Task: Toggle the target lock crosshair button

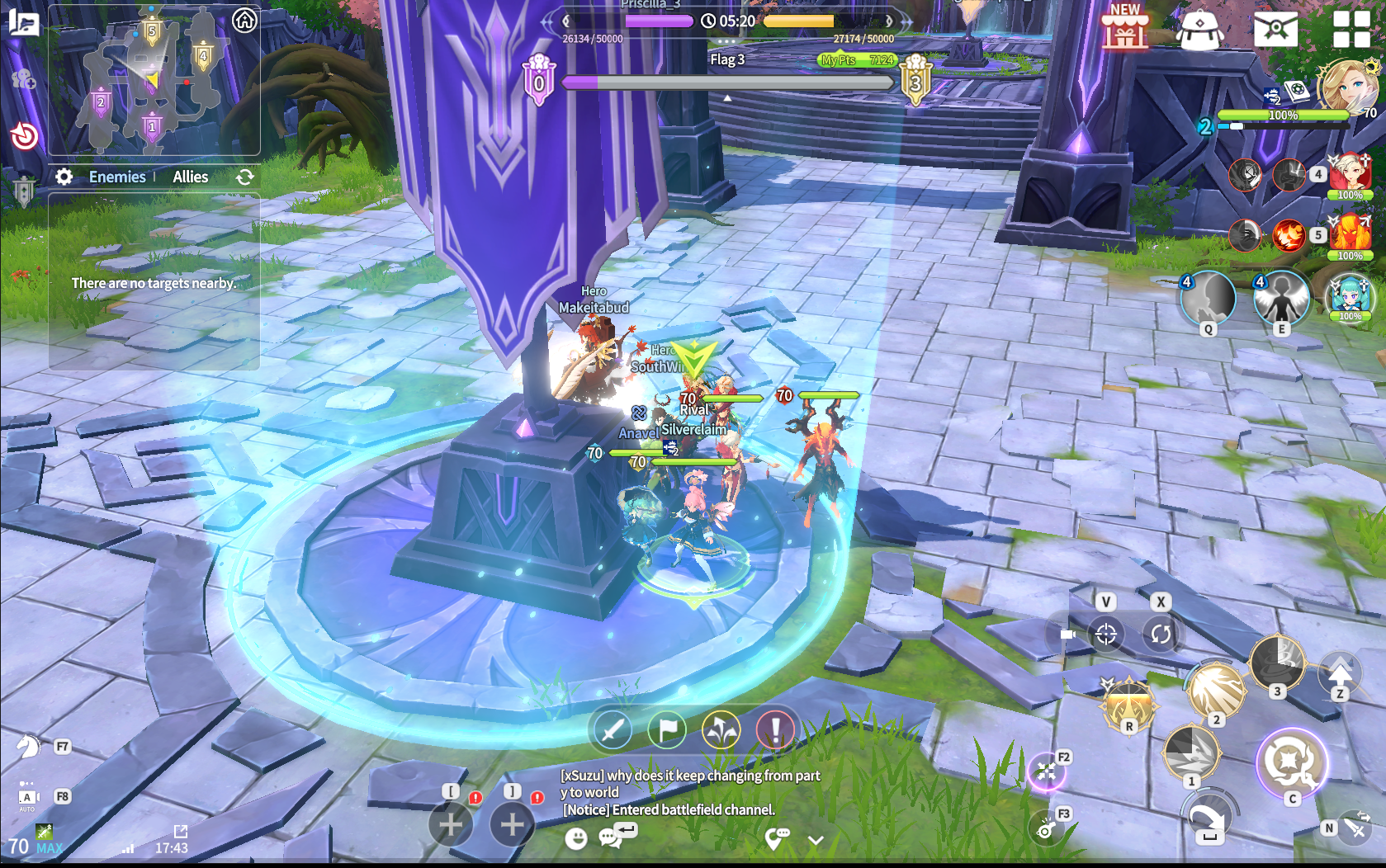Action: [x=1106, y=634]
